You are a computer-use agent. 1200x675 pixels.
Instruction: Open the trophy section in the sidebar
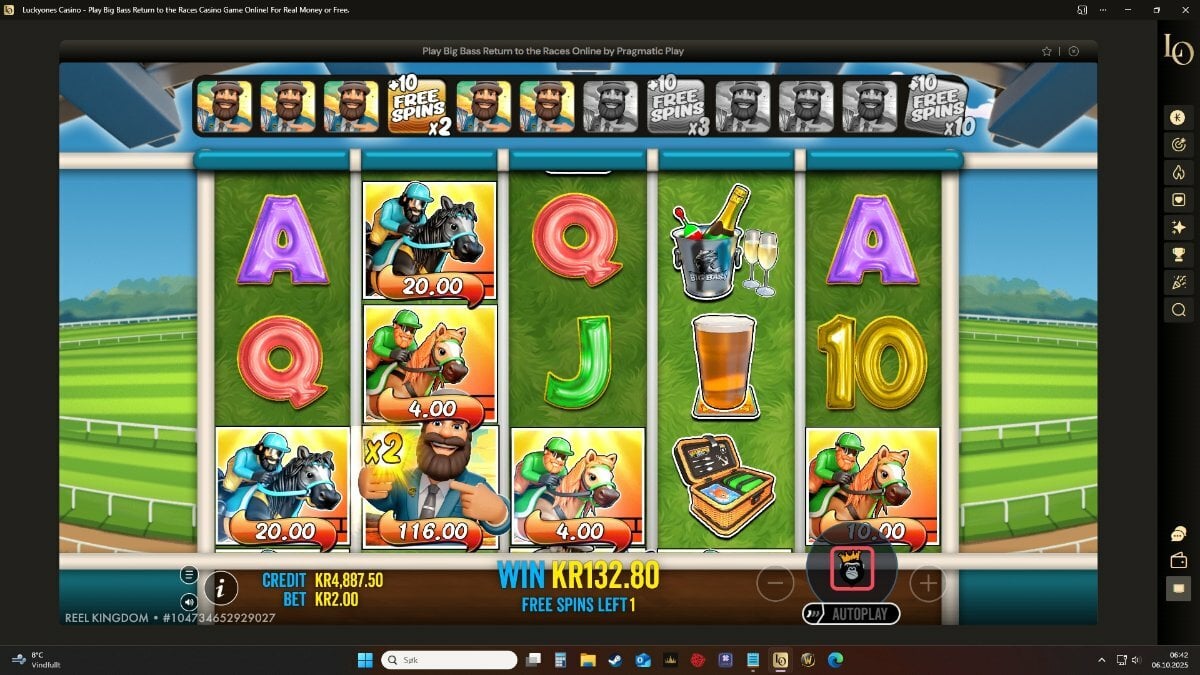click(1178, 255)
